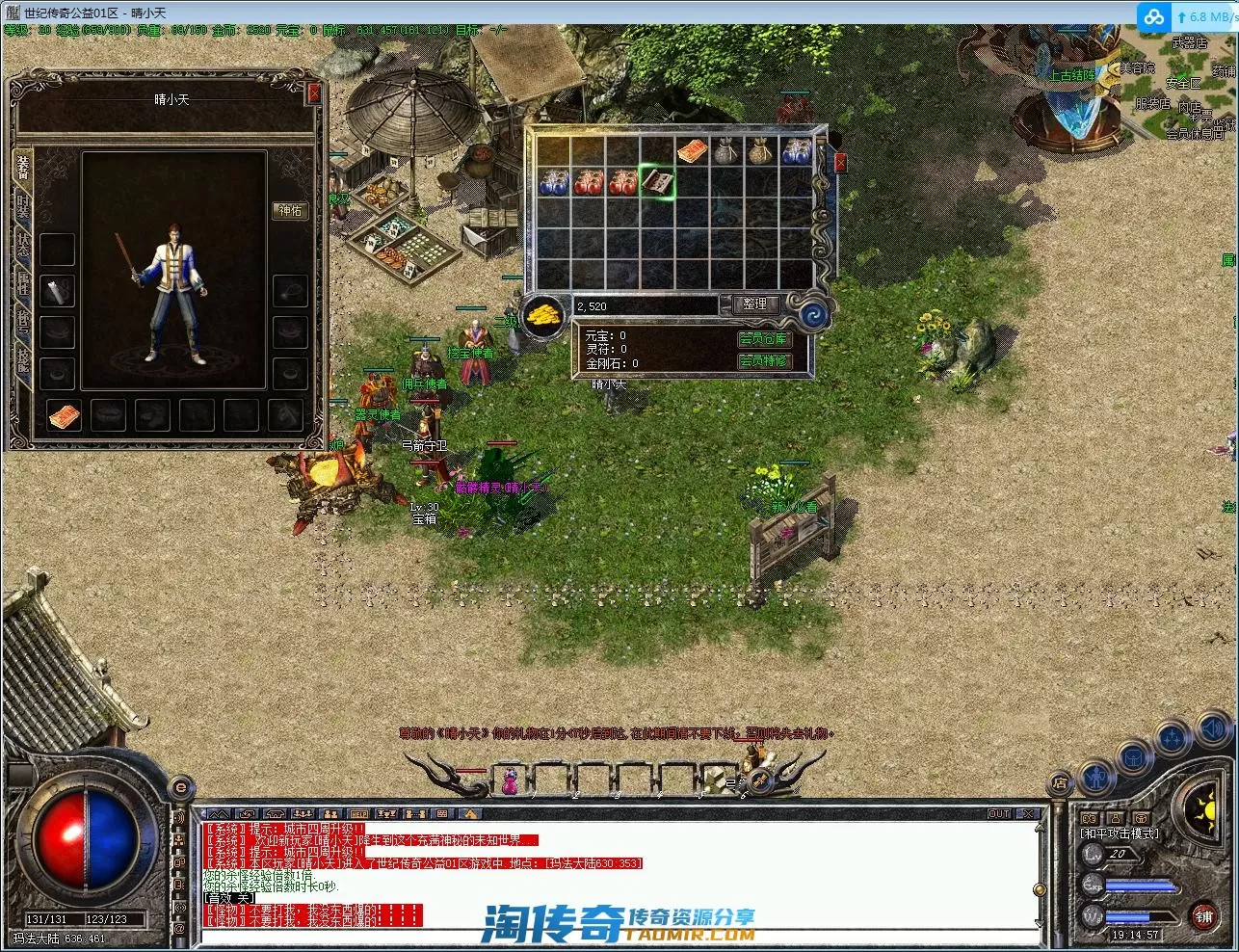
Task: Toggle the 和平攻击模式 attack mode
Action: tap(1120, 833)
